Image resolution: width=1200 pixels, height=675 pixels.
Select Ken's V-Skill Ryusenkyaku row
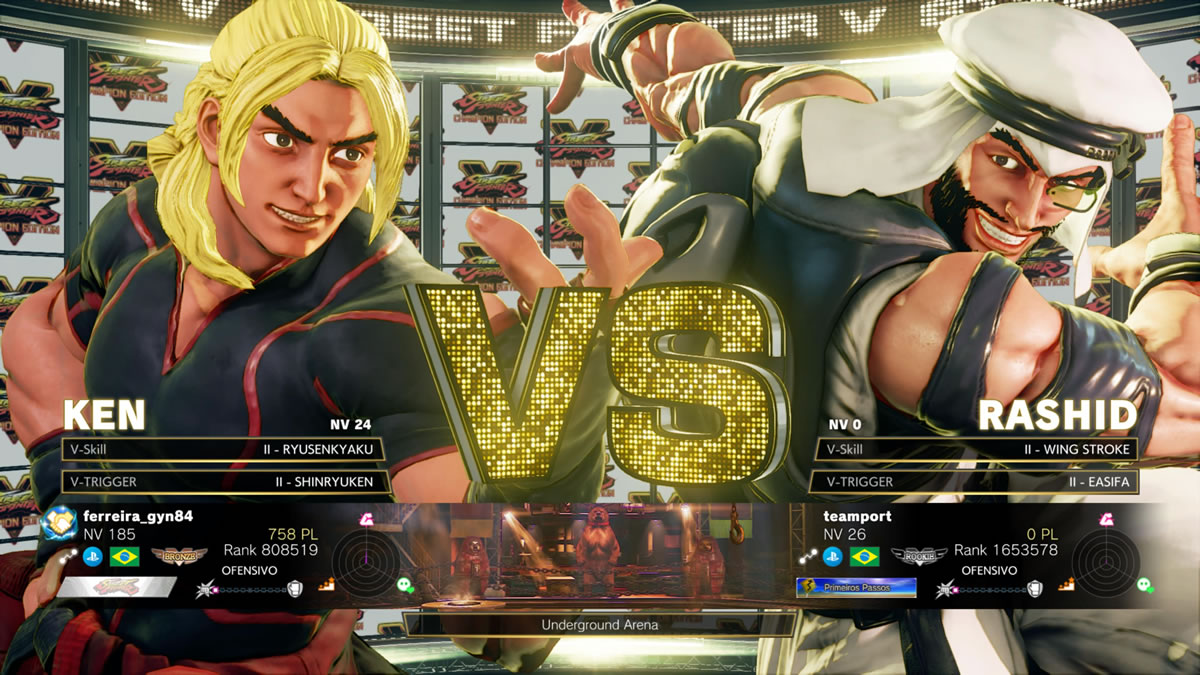pyautogui.click(x=222, y=450)
